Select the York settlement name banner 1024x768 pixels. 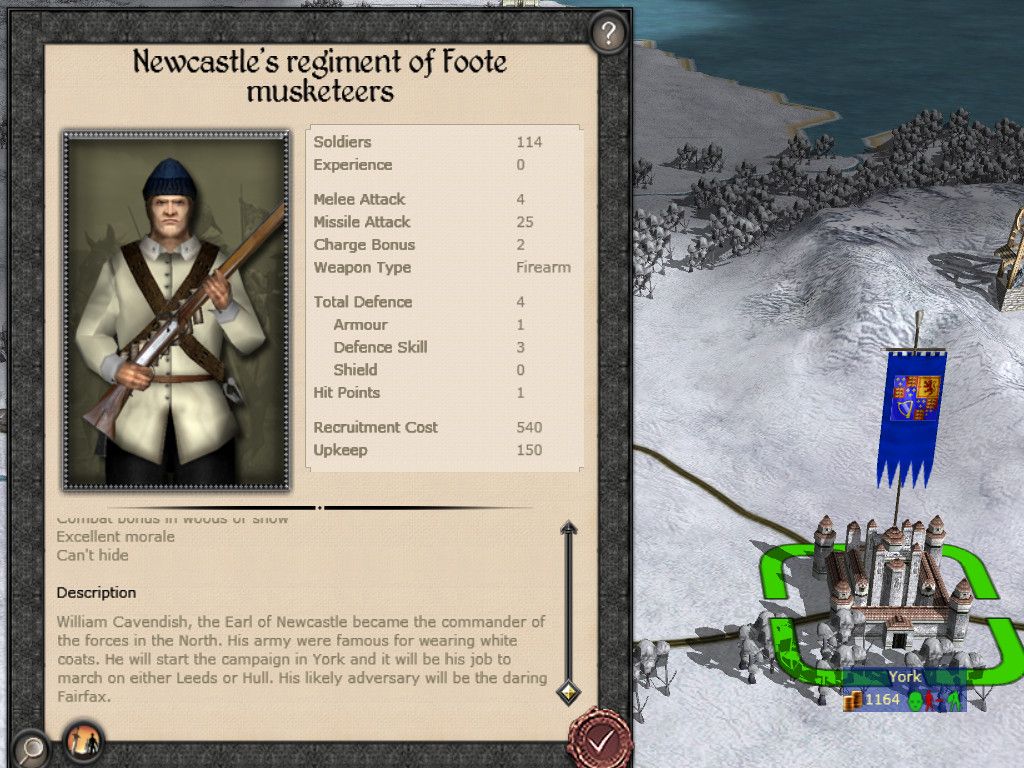(x=904, y=677)
